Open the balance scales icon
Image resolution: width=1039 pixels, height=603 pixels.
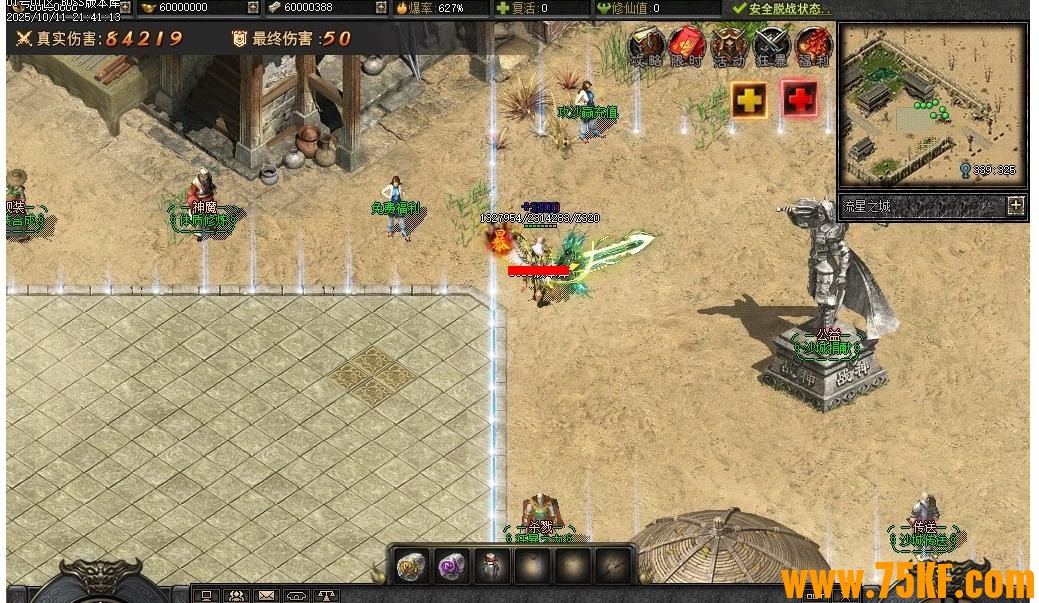(327, 596)
